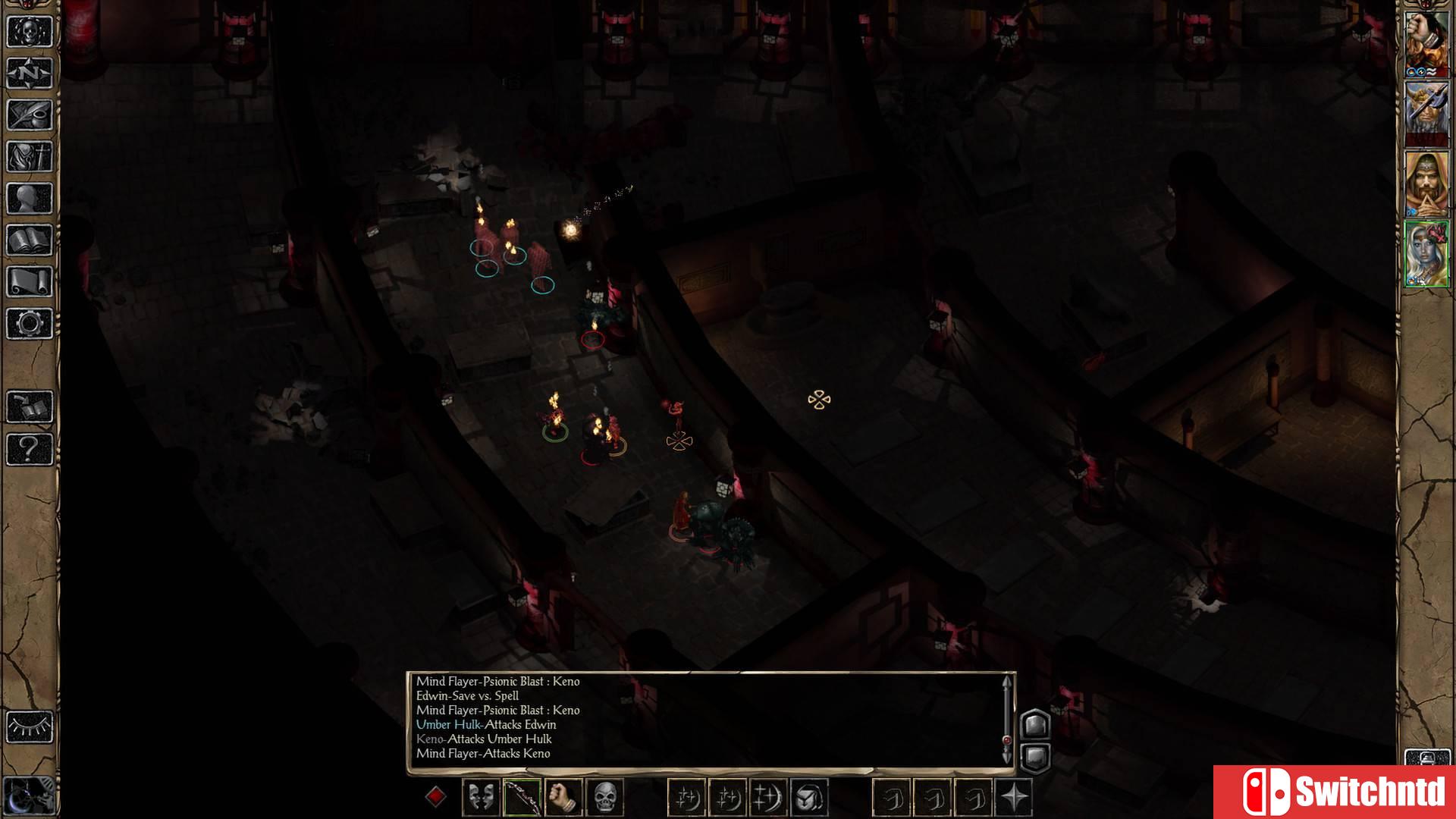Image resolution: width=1456 pixels, height=819 pixels.
Task: Shrink the combat log with lower stone button
Action: pyautogui.click(x=1036, y=757)
